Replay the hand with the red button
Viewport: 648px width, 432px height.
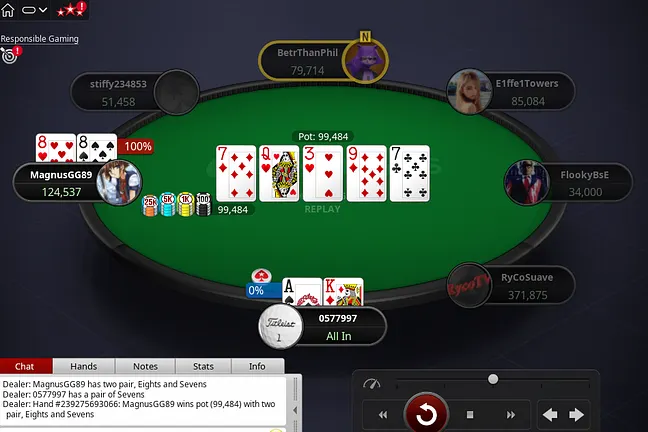(425, 413)
